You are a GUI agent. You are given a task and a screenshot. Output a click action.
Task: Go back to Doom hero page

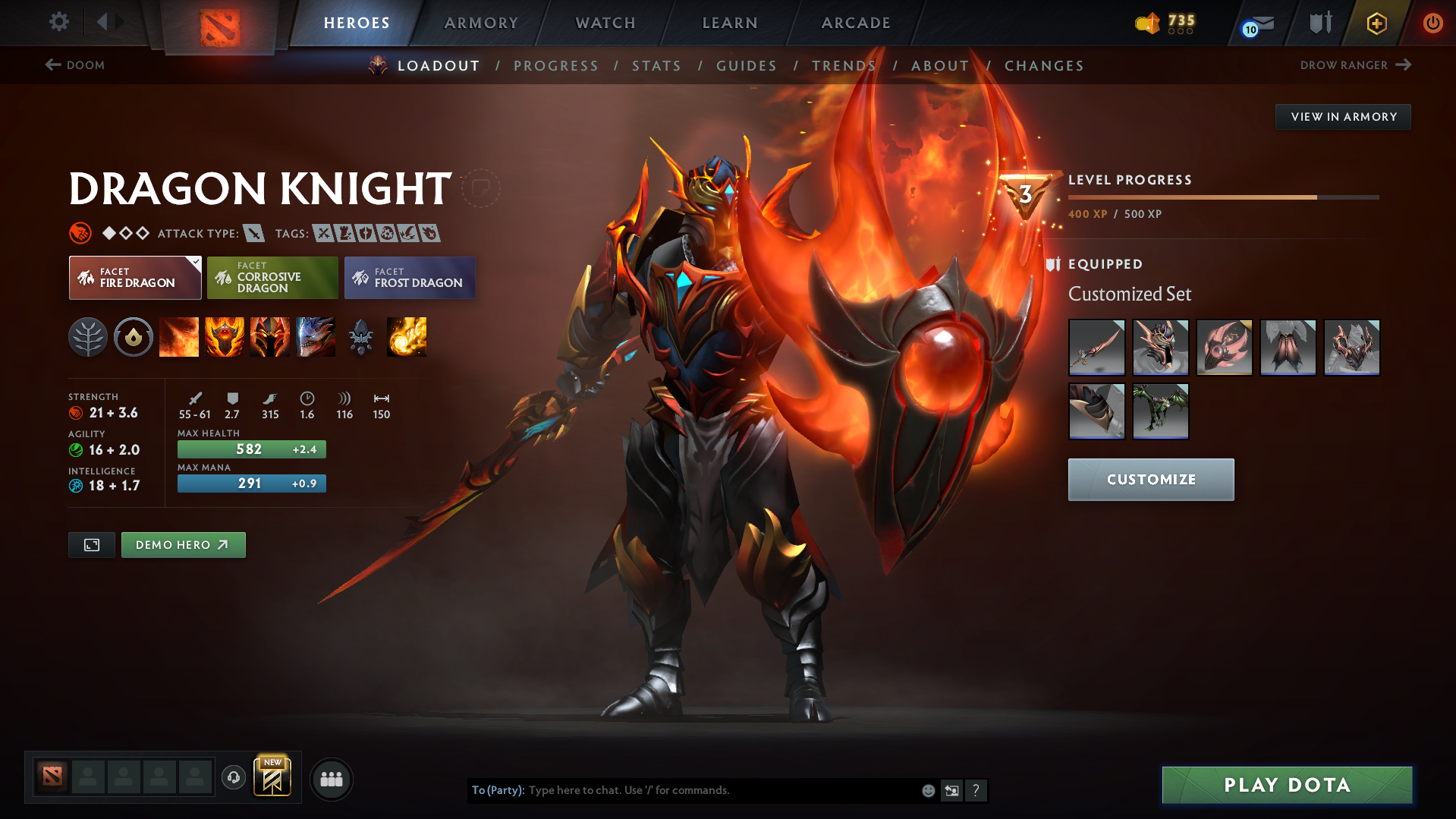coord(74,65)
